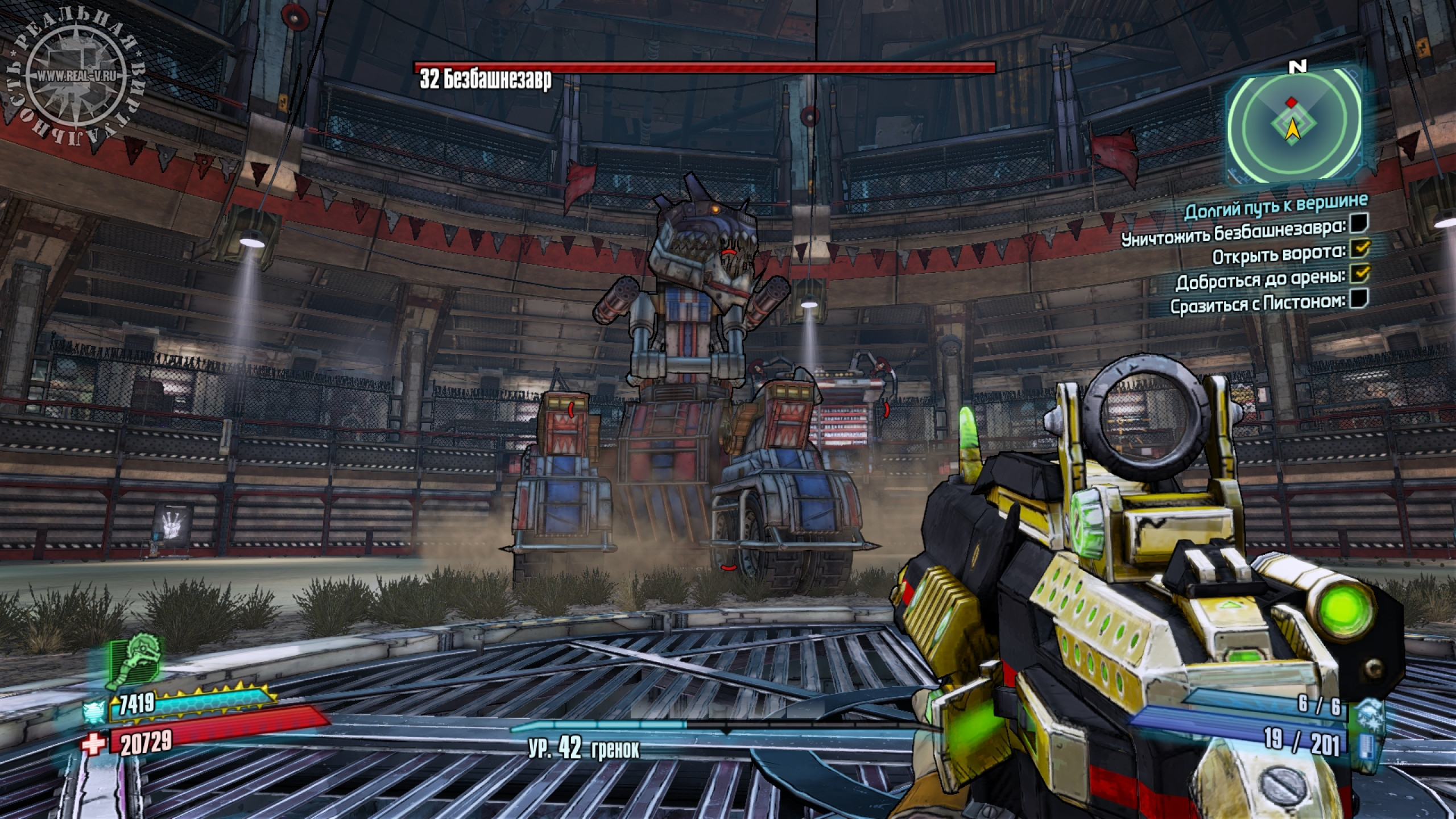Image resolution: width=1456 pixels, height=819 pixels.
Task: Click the checked Добраться до арены objective
Action: pos(1359,274)
